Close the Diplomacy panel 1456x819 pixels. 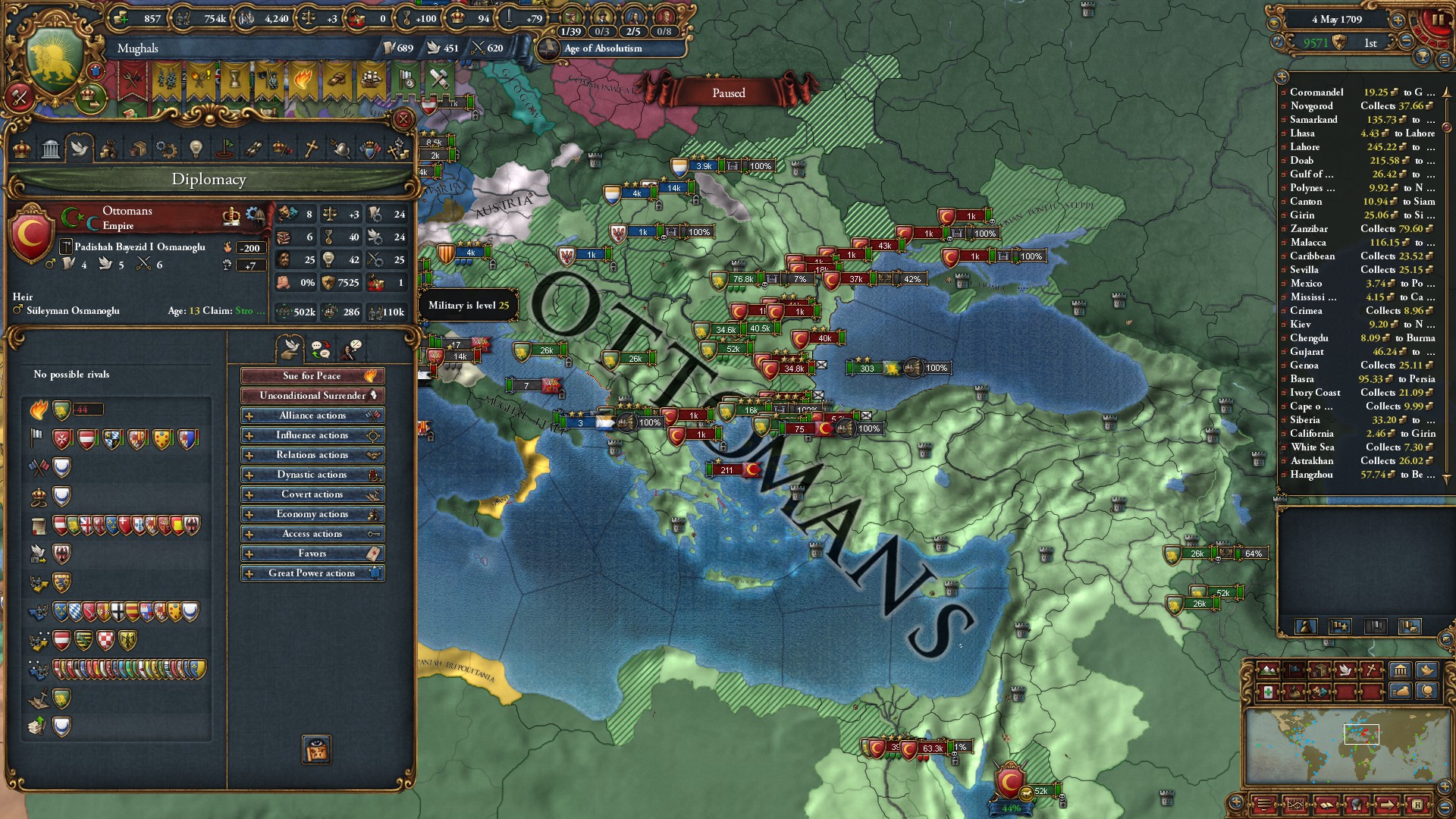pos(403,119)
